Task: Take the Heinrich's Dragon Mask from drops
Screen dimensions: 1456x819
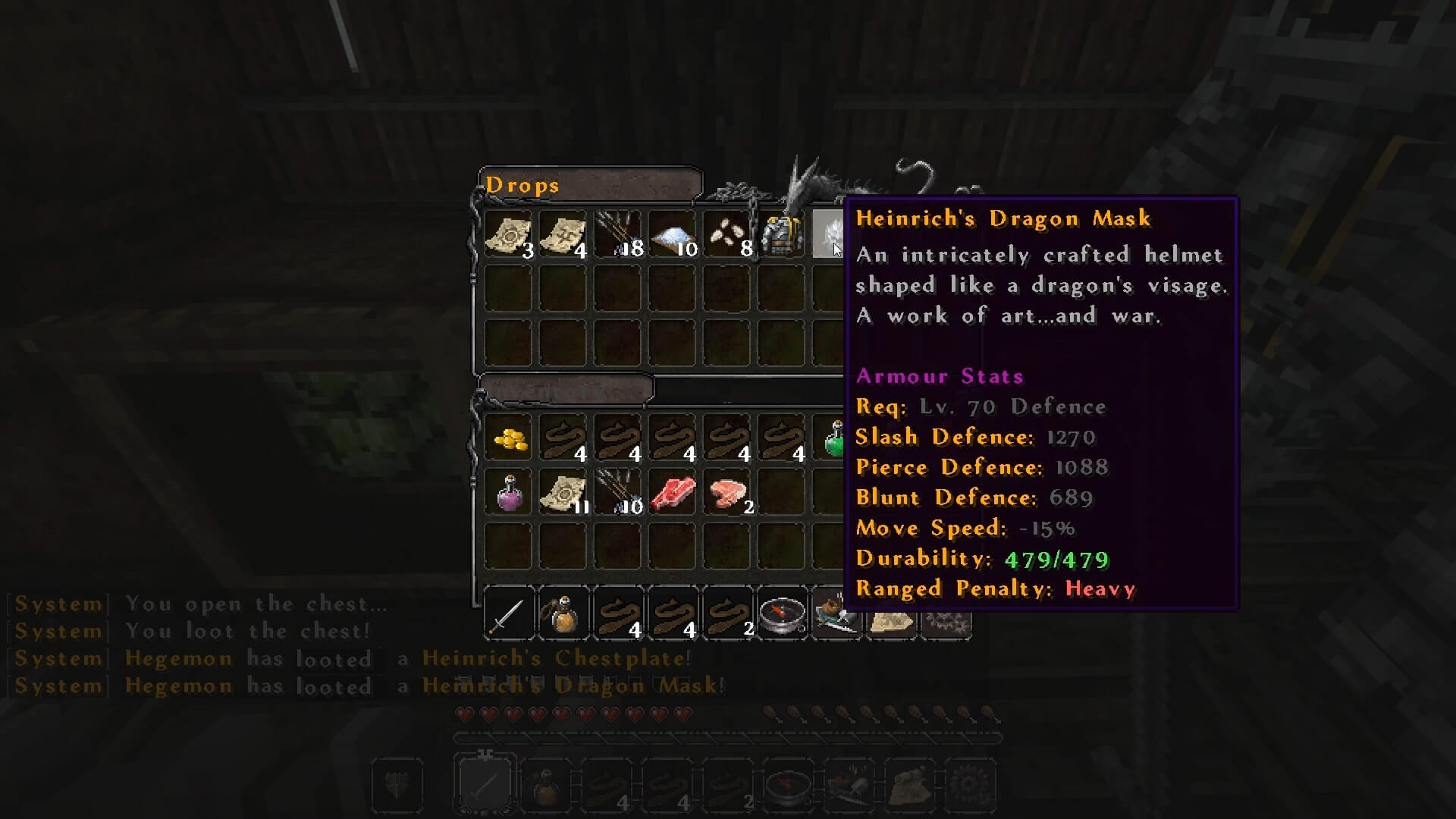Action: tap(828, 234)
